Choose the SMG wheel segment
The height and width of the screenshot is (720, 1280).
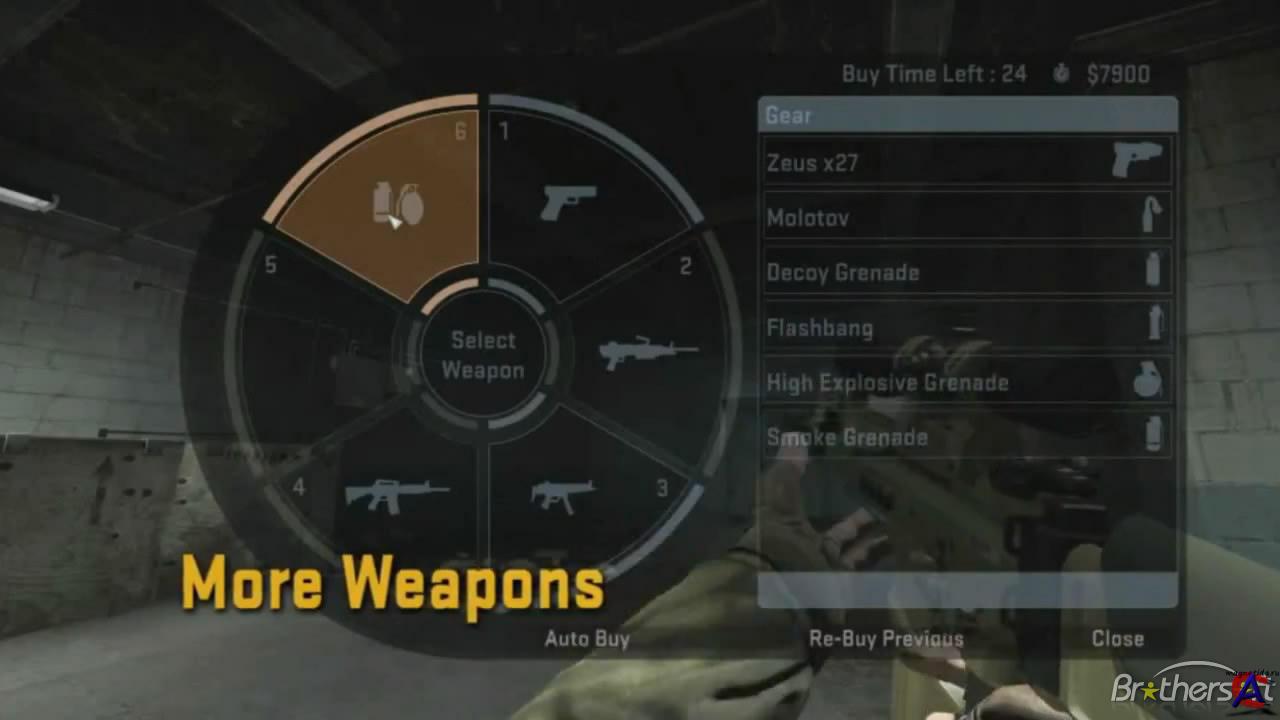pos(563,492)
